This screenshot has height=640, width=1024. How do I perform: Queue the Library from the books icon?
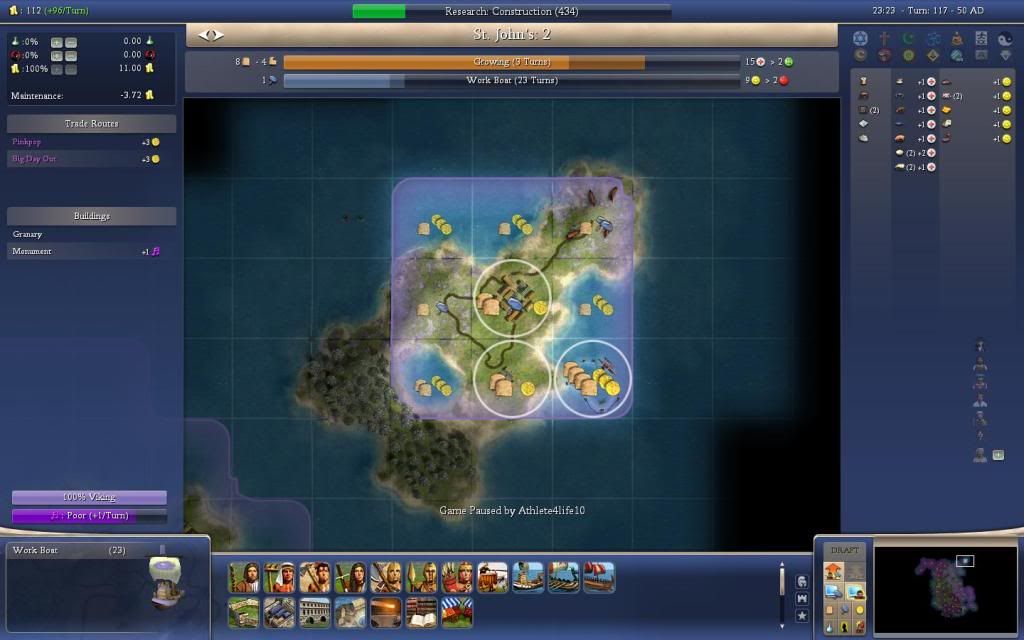pos(421,612)
